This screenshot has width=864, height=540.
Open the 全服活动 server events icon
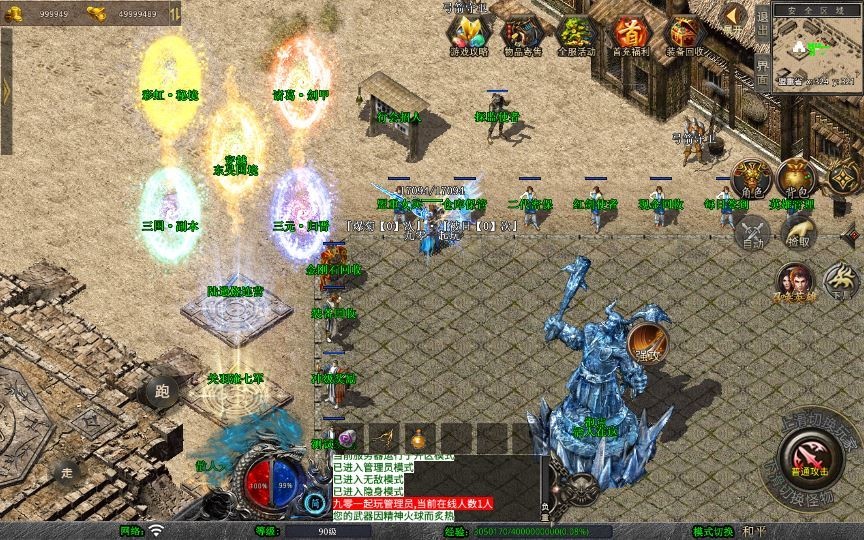click(575, 34)
